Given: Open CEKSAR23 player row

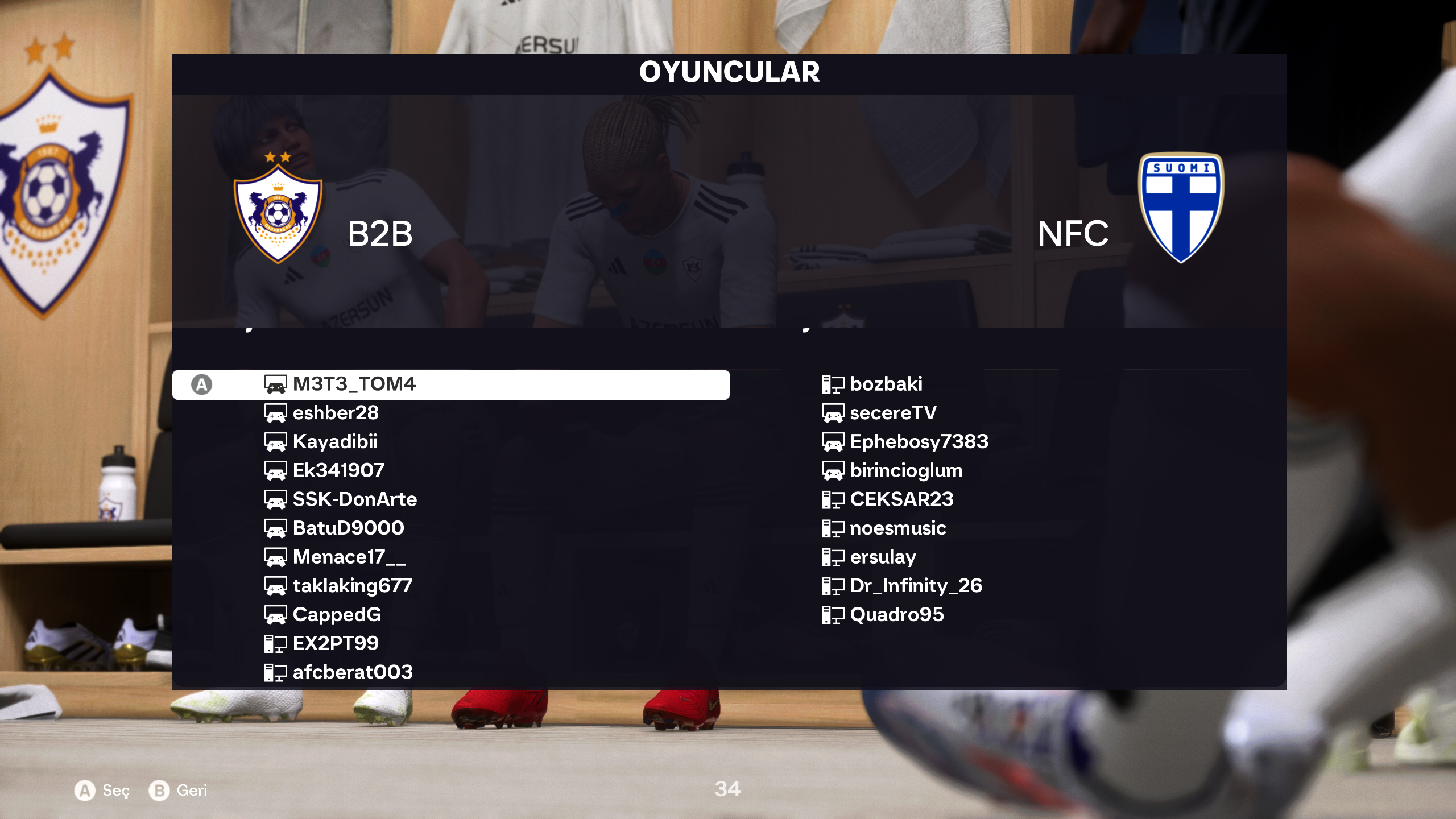Looking at the screenshot, I should click(901, 499).
